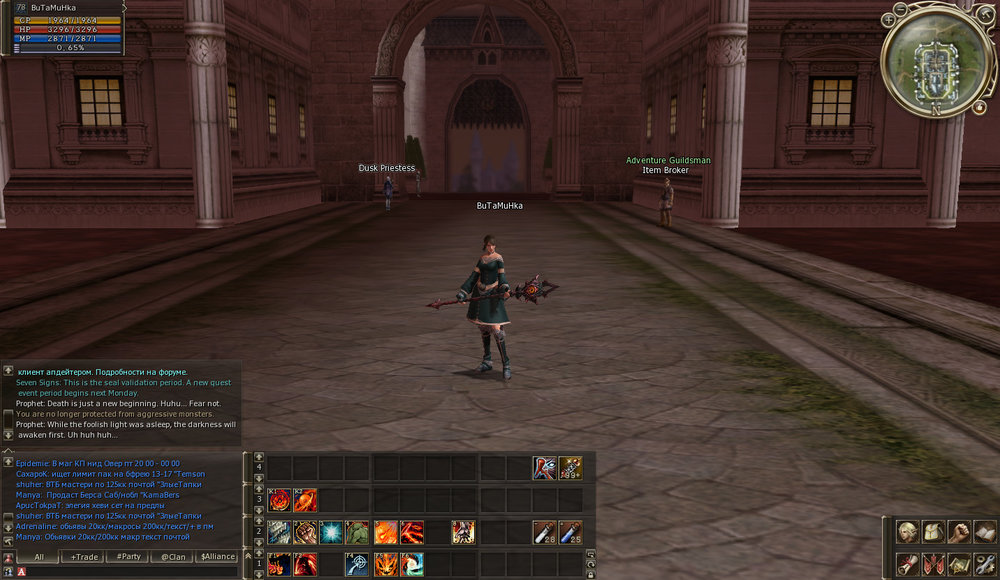
Task: Open the system settings wrench icon
Action: coord(984,564)
